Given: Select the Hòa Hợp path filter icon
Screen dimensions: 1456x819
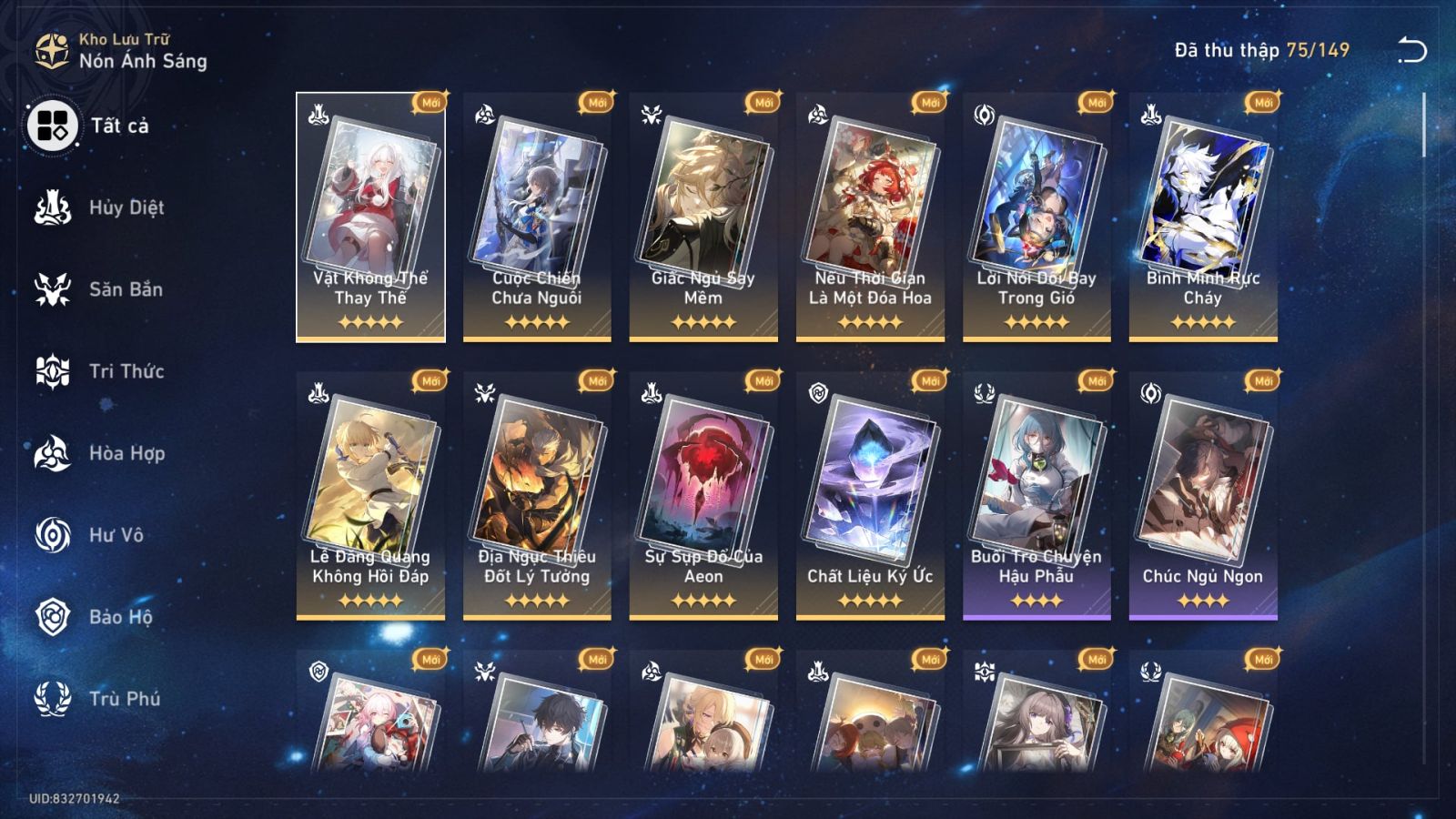Looking at the screenshot, I should pos(55,453).
